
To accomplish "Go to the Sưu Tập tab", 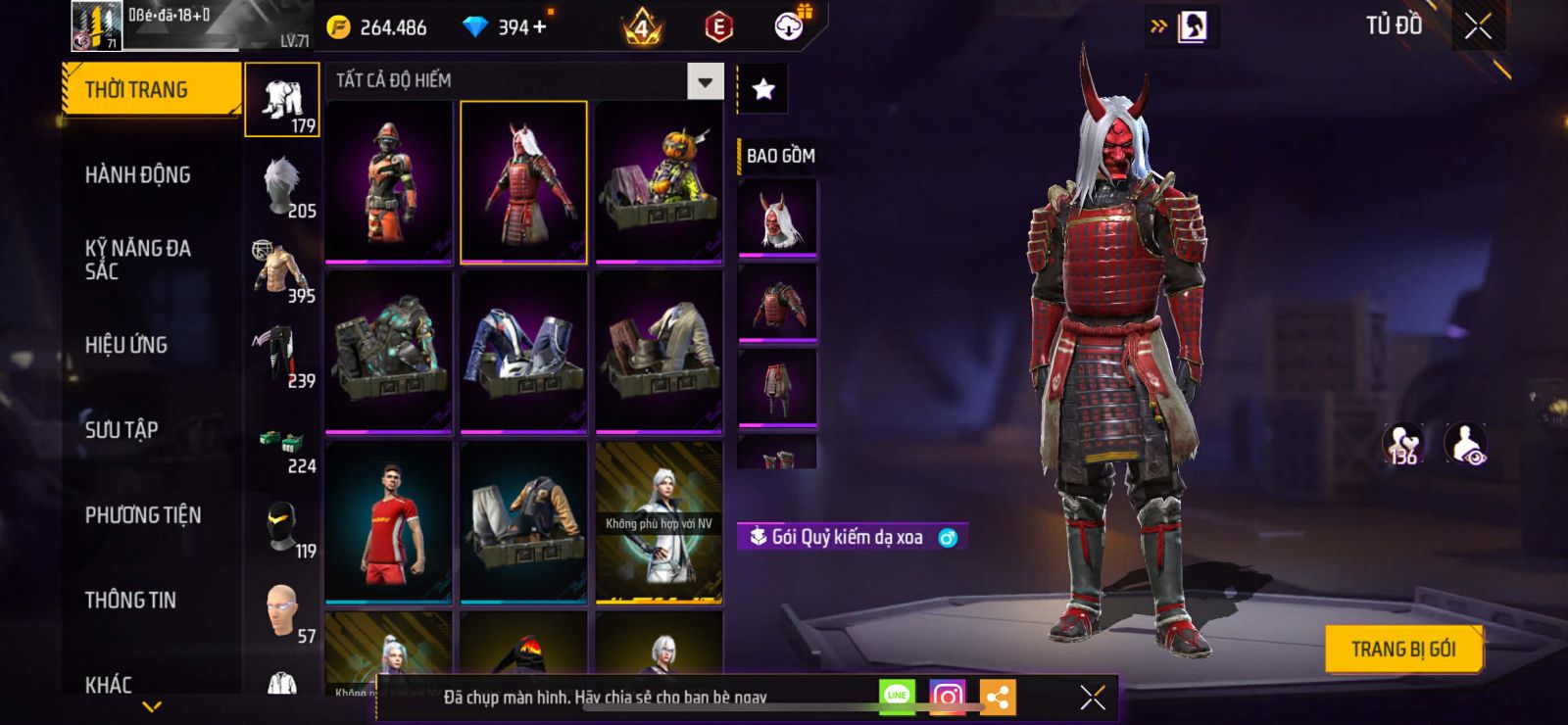I will point(122,430).
